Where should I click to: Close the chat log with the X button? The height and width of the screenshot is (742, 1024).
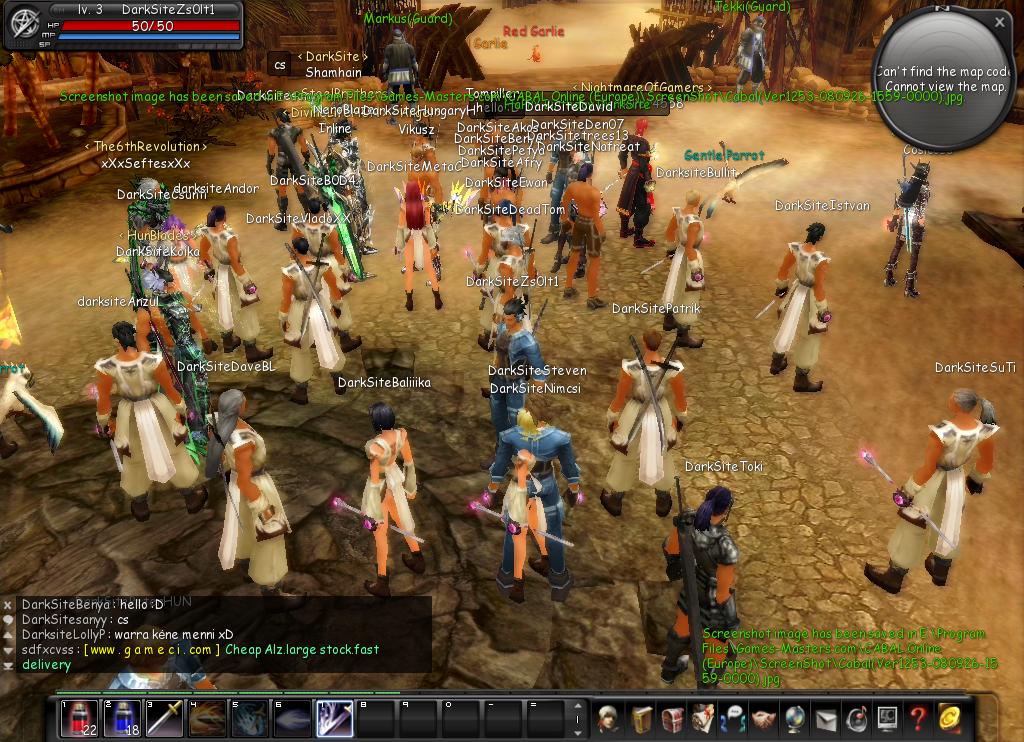pyautogui.click(x=8, y=605)
